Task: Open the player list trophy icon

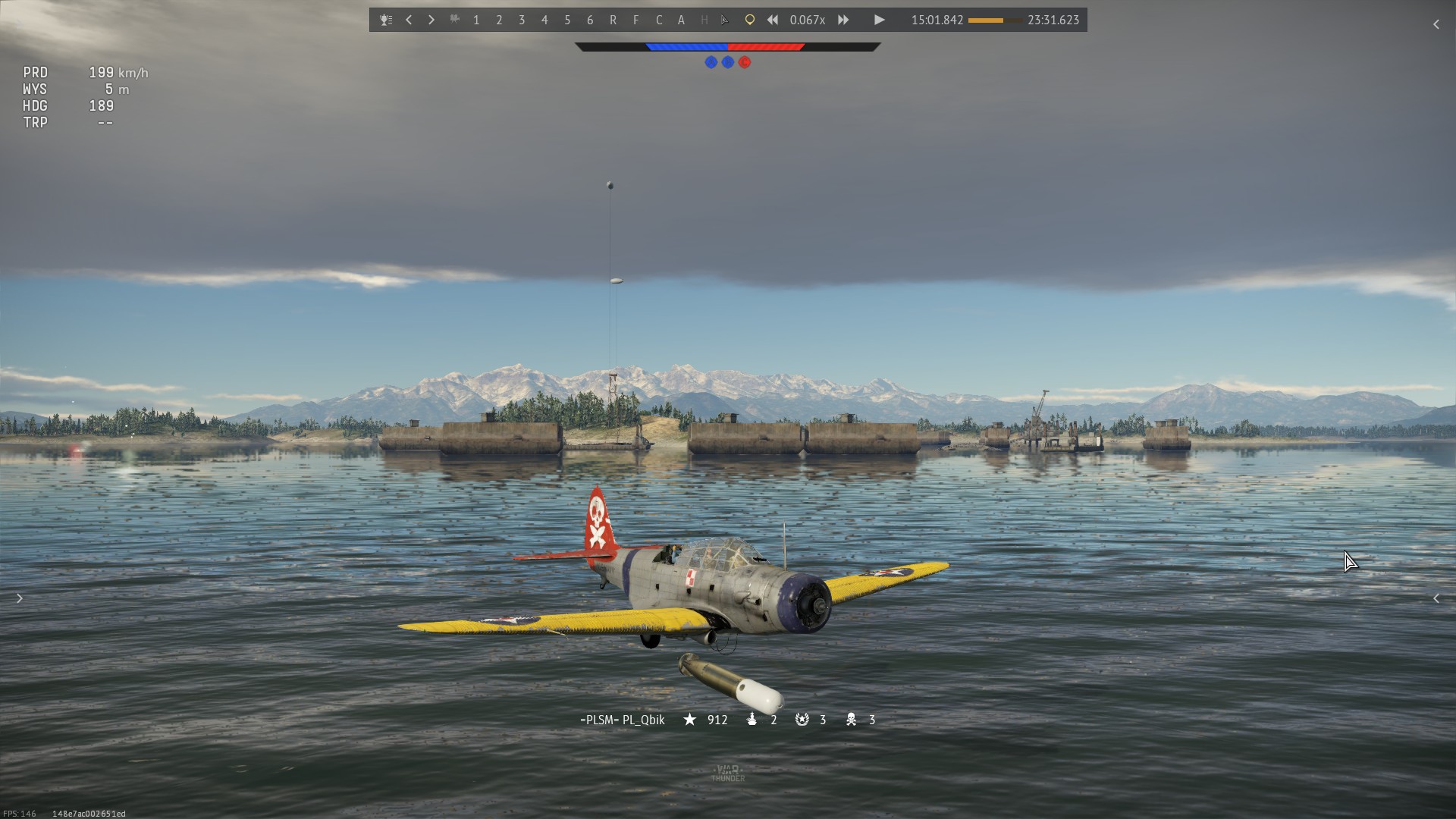Action: pyautogui.click(x=386, y=20)
